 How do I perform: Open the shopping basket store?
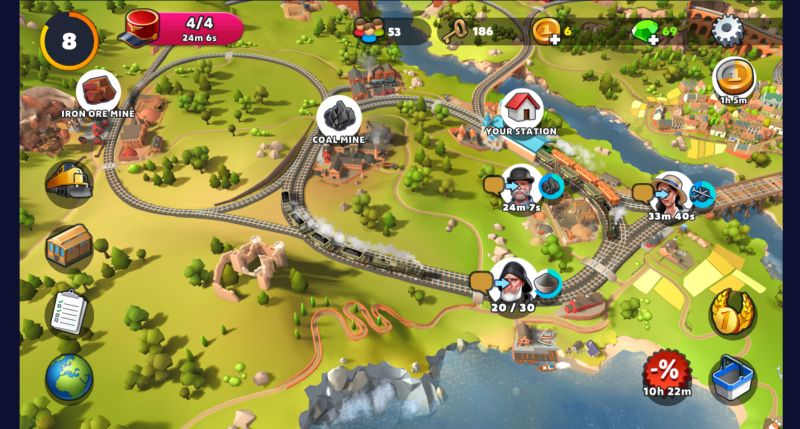coord(732,378)
